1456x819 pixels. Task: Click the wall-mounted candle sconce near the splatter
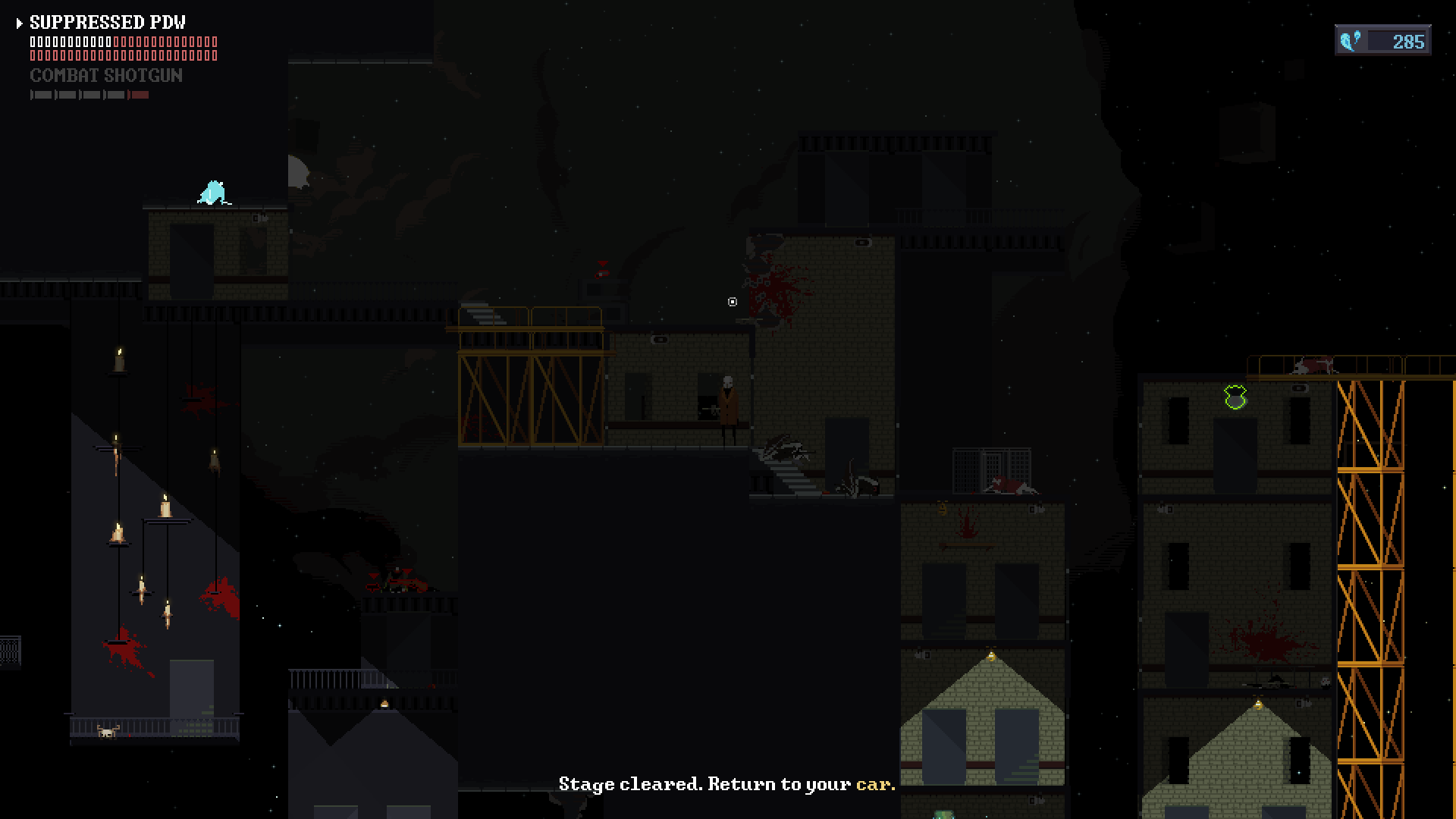point(942,510)
